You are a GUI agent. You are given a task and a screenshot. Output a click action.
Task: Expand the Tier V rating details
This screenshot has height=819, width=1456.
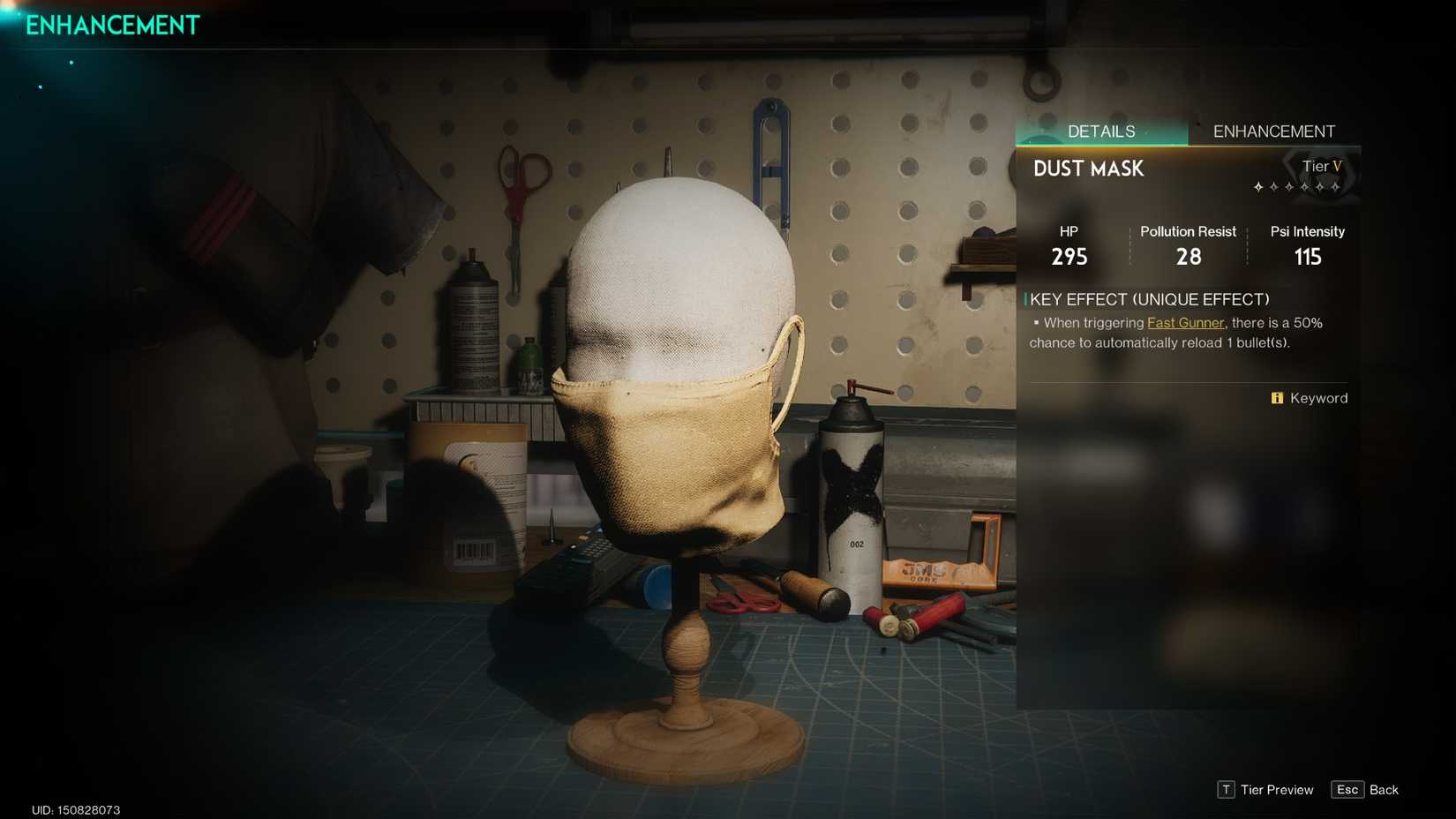[x=1322, y=166]
